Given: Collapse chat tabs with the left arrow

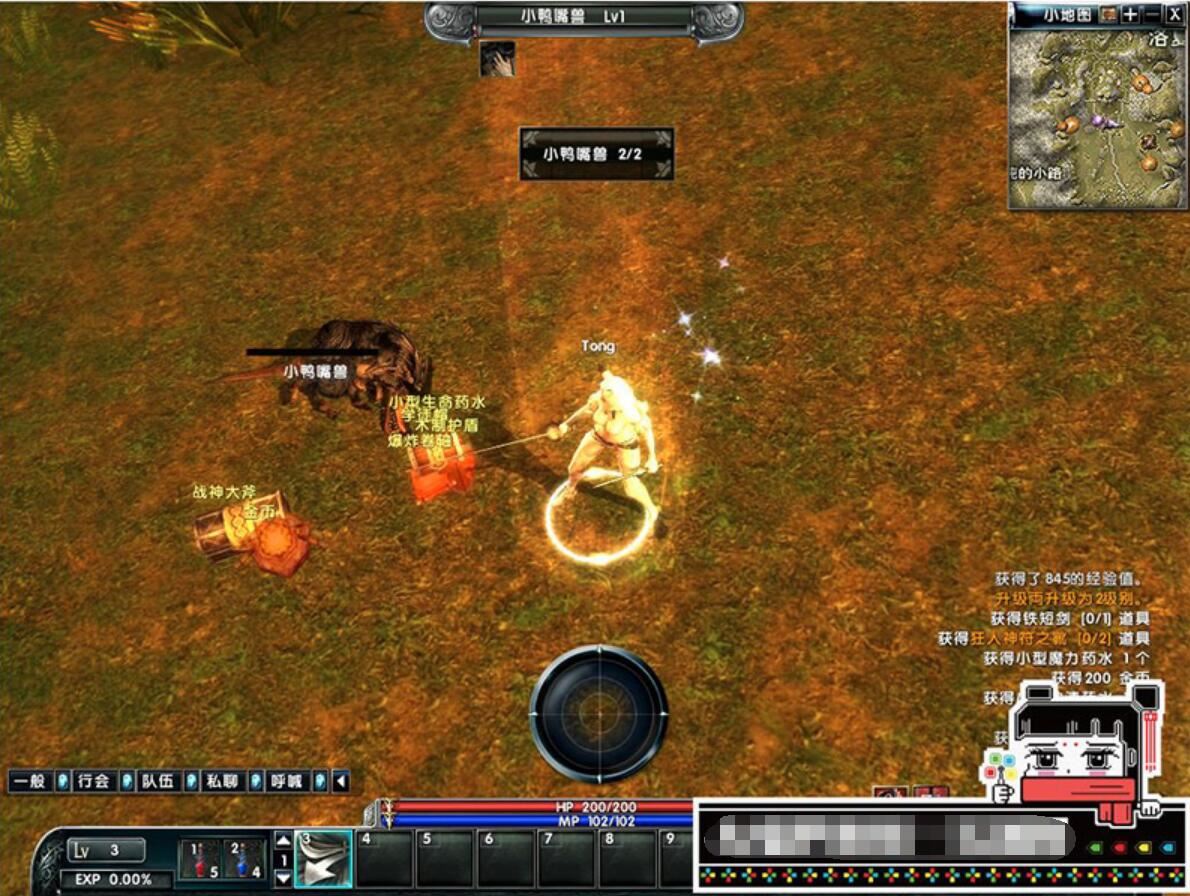Looking at the screenshot, I should pos(341,781).
